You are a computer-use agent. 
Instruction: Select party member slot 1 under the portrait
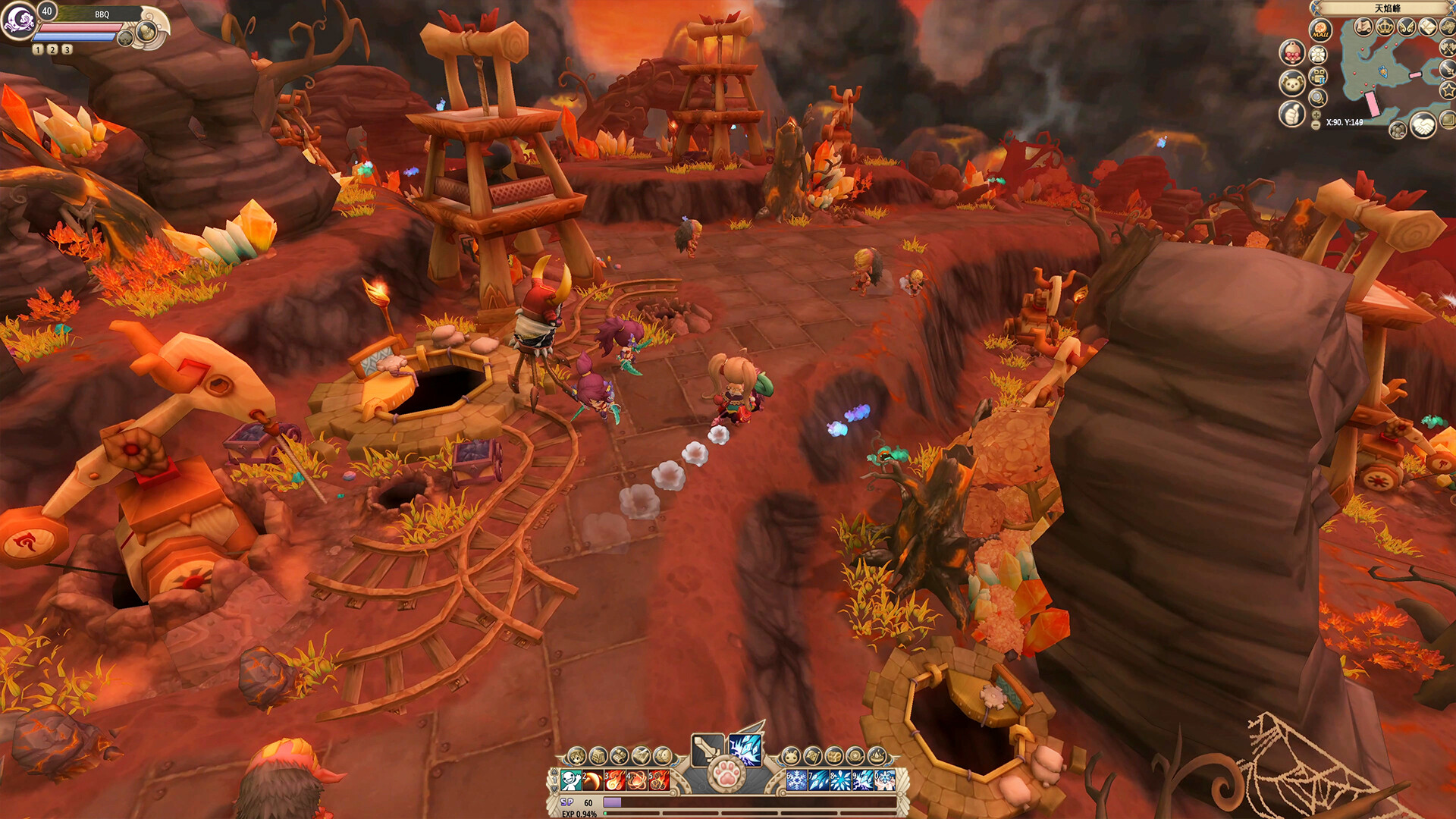click(x=36, y=51)
